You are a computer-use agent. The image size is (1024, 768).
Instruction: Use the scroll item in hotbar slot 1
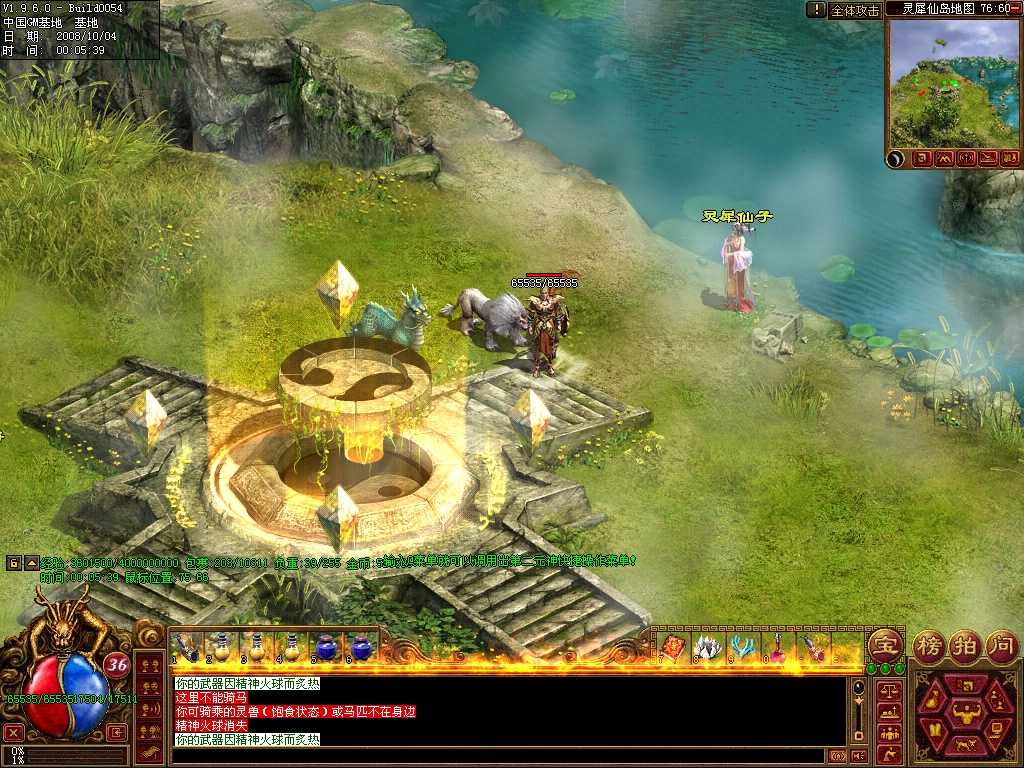[185, 647]
